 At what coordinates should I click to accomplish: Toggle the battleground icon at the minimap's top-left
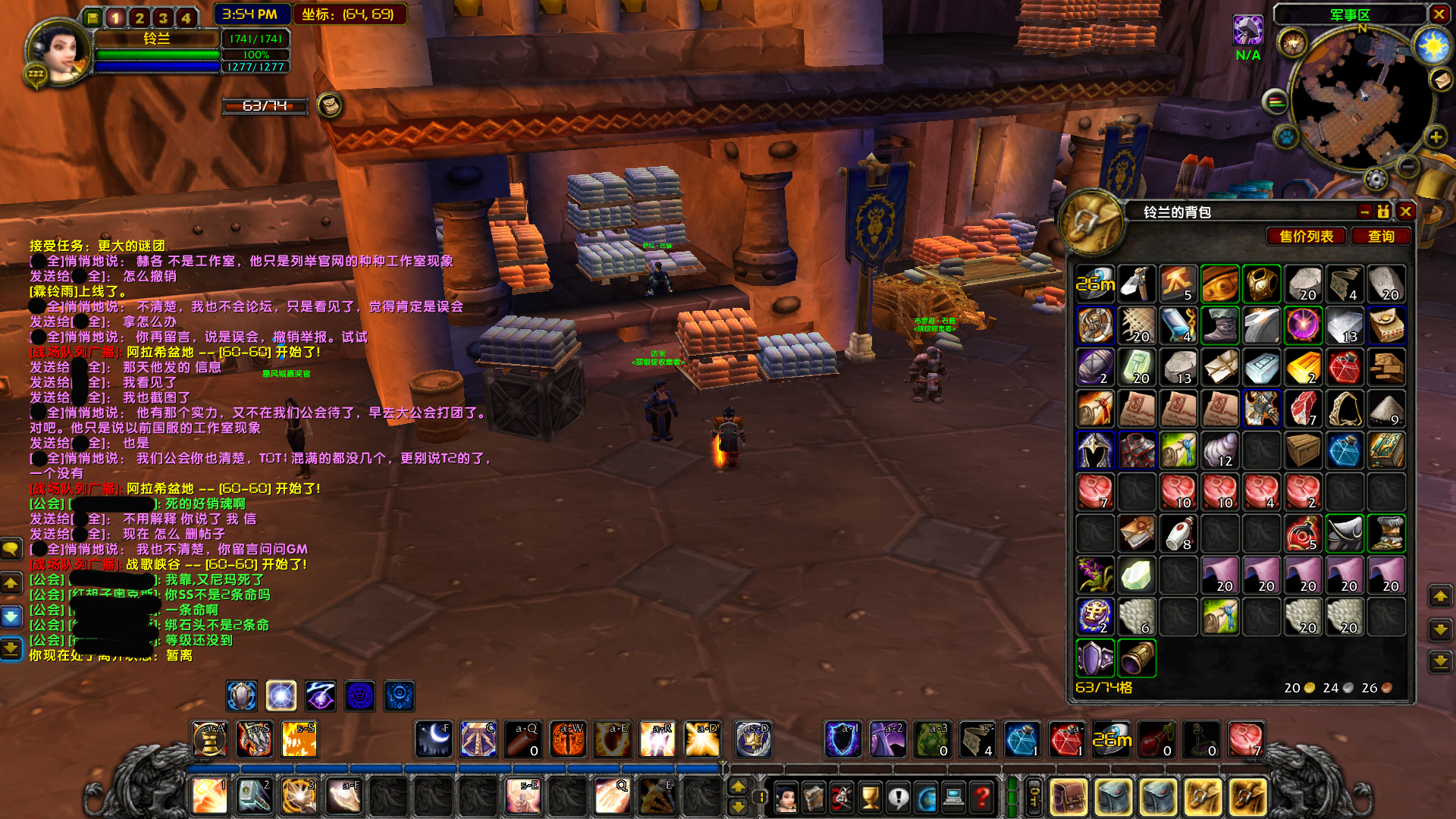tap(1294, 42)
